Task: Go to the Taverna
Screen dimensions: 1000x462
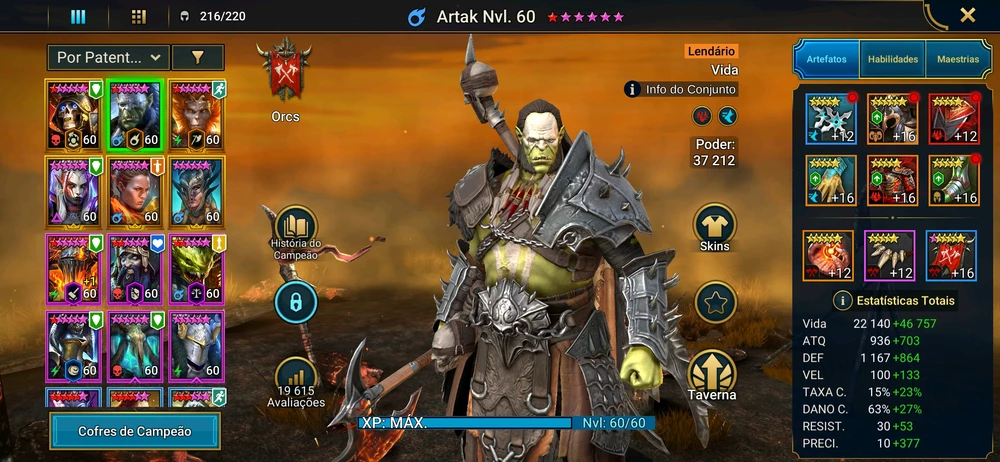Action: tap(712, 376)
